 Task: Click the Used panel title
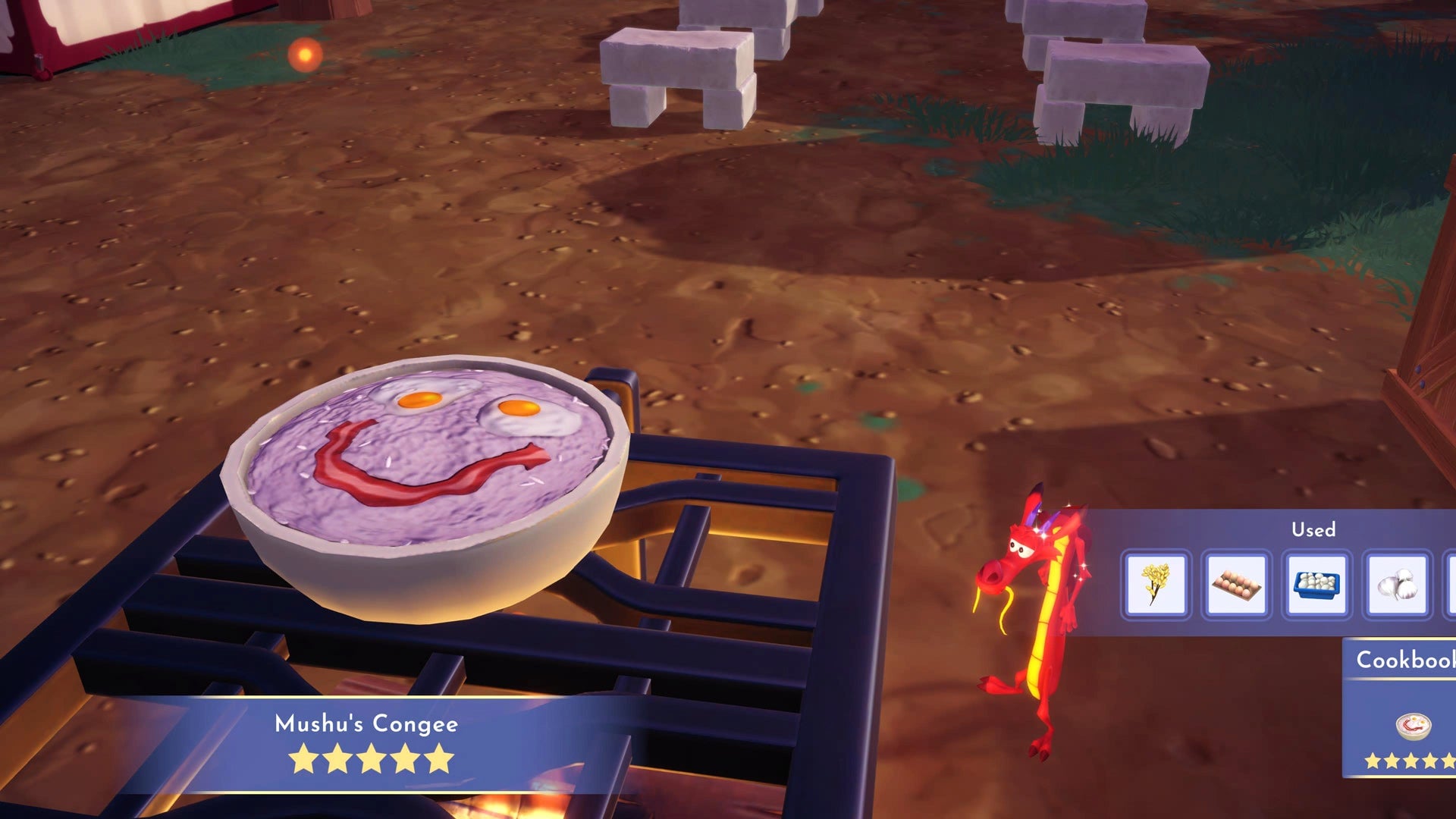point(1314,530)
